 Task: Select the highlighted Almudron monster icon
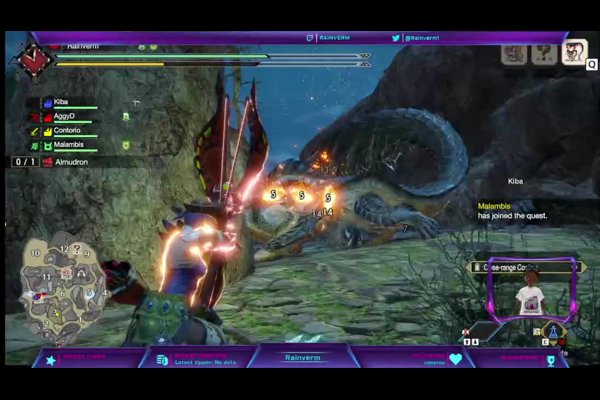[x=574, y=53]
